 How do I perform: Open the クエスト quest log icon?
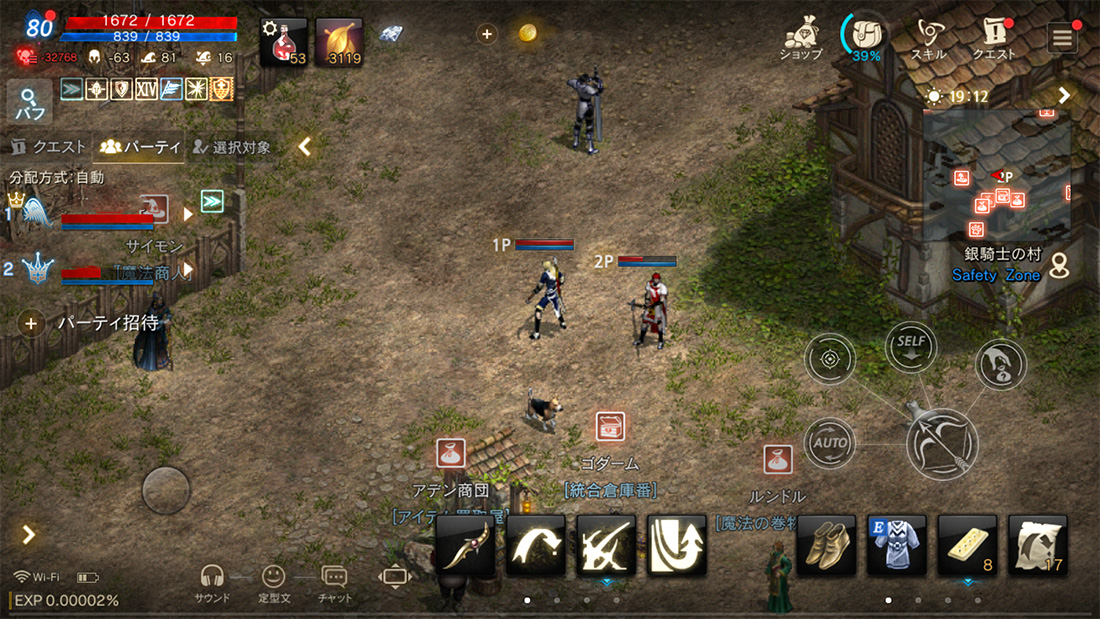tap(994, 38)
